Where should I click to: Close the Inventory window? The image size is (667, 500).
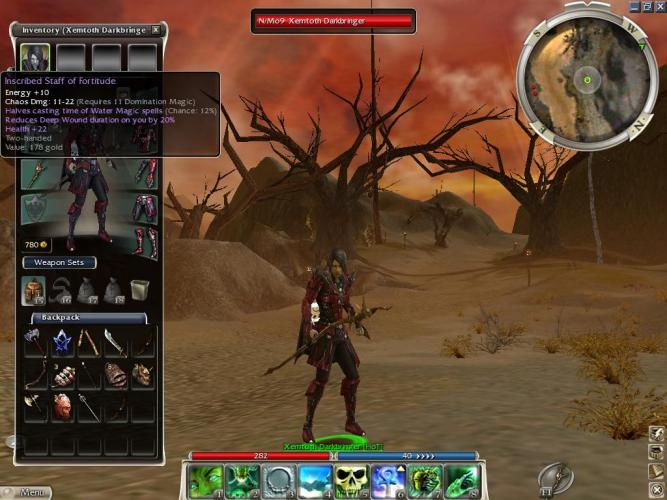(x=156, y=30)
